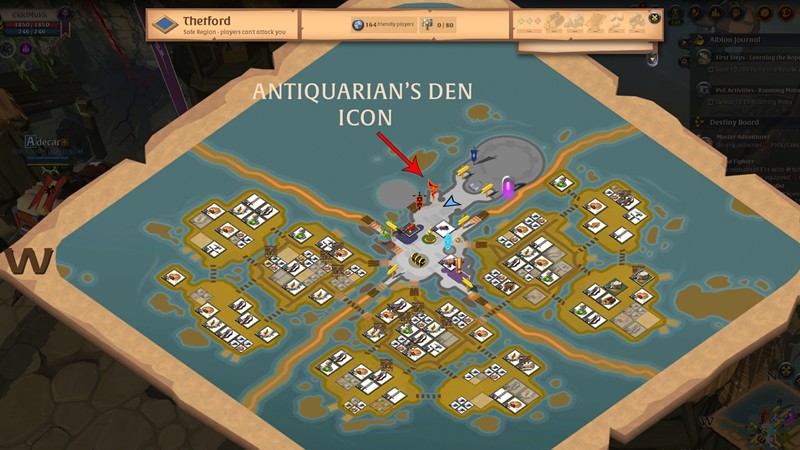Click the red banner marker near the den
The height and width of the screenshot is (450, 800).
point(419,200)
